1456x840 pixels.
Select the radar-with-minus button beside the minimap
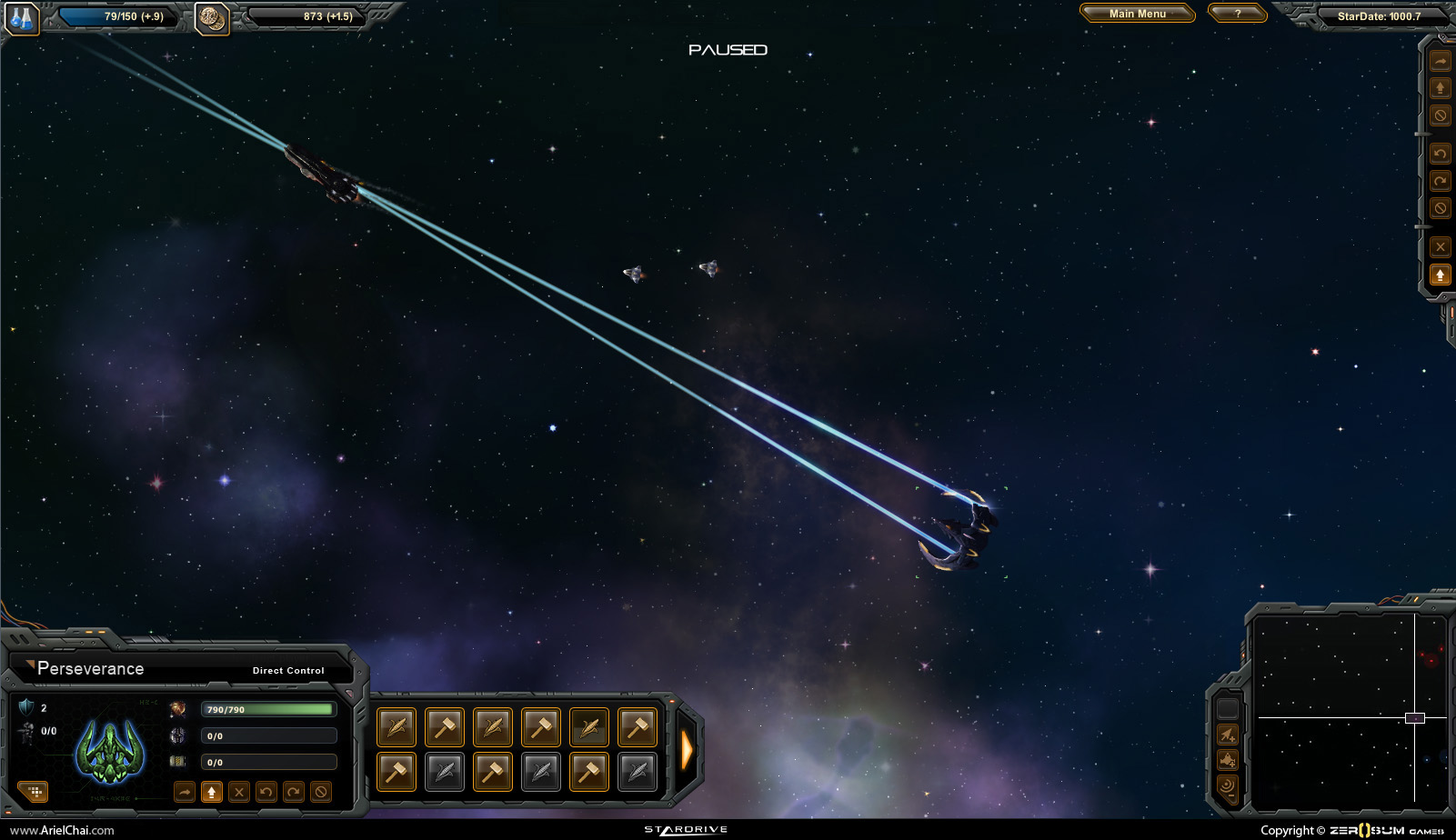[x=1228, y=785]
